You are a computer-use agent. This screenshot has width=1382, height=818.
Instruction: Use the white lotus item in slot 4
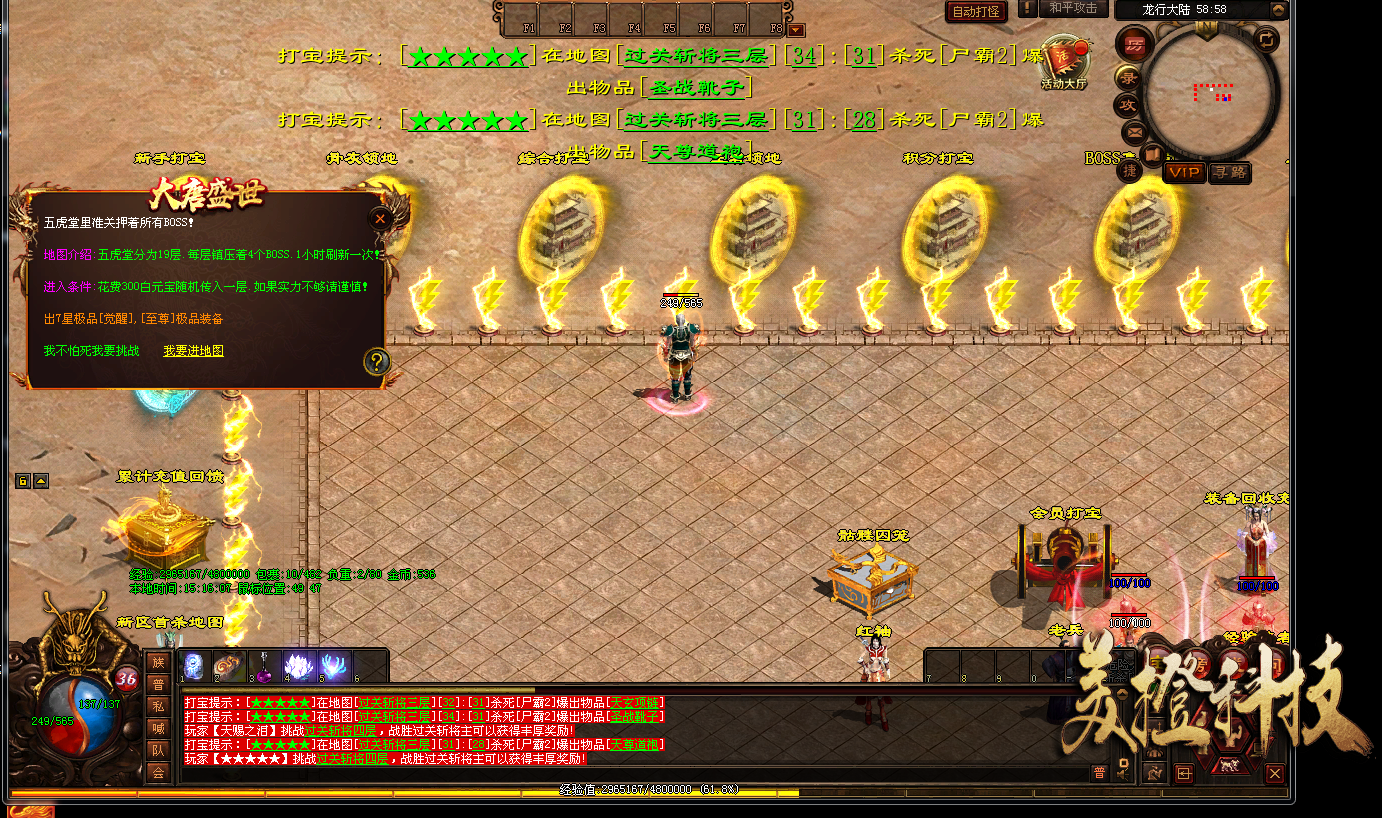point(300,665)
